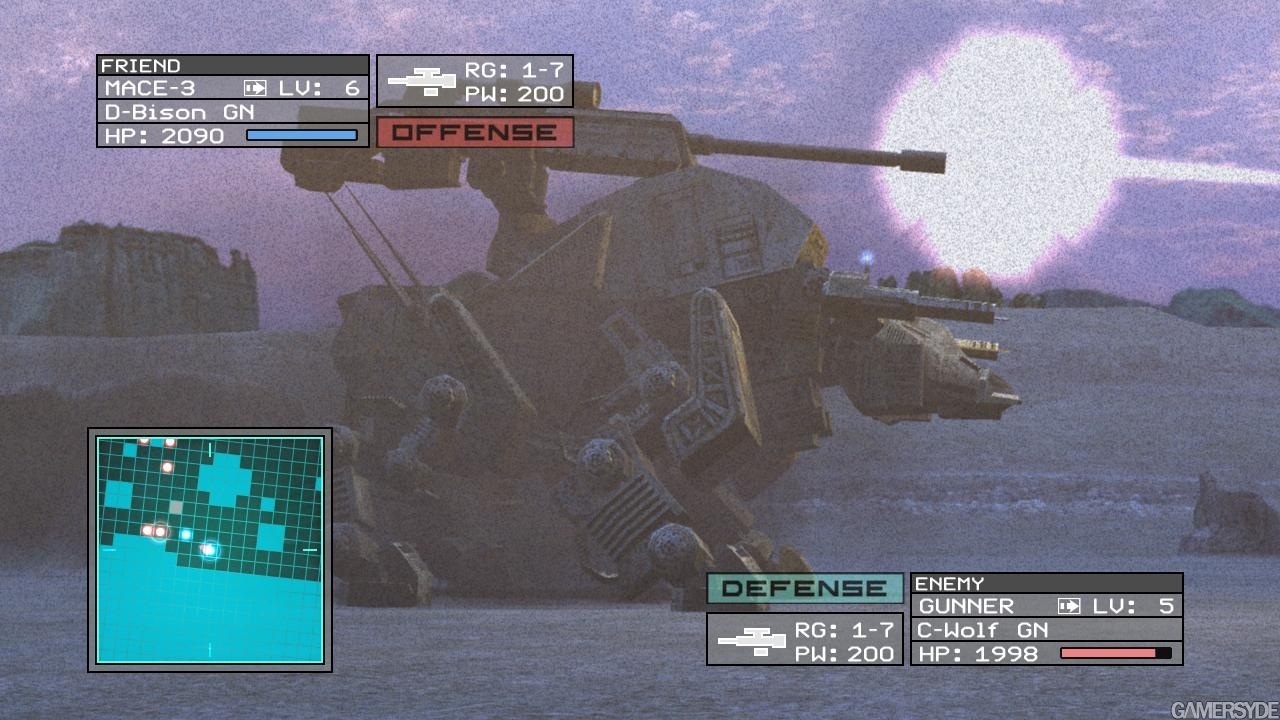Select the friendly unit's sniper rifle weapon icon
1280x720 pixels.
(424, 80)
